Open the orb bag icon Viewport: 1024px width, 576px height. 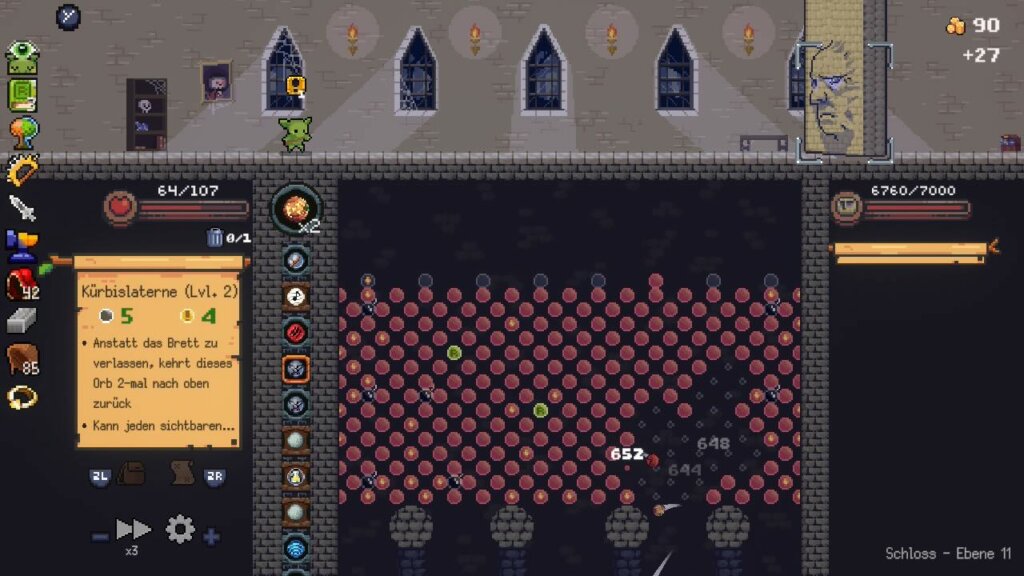pyautogui.click(x=132, y=474)
